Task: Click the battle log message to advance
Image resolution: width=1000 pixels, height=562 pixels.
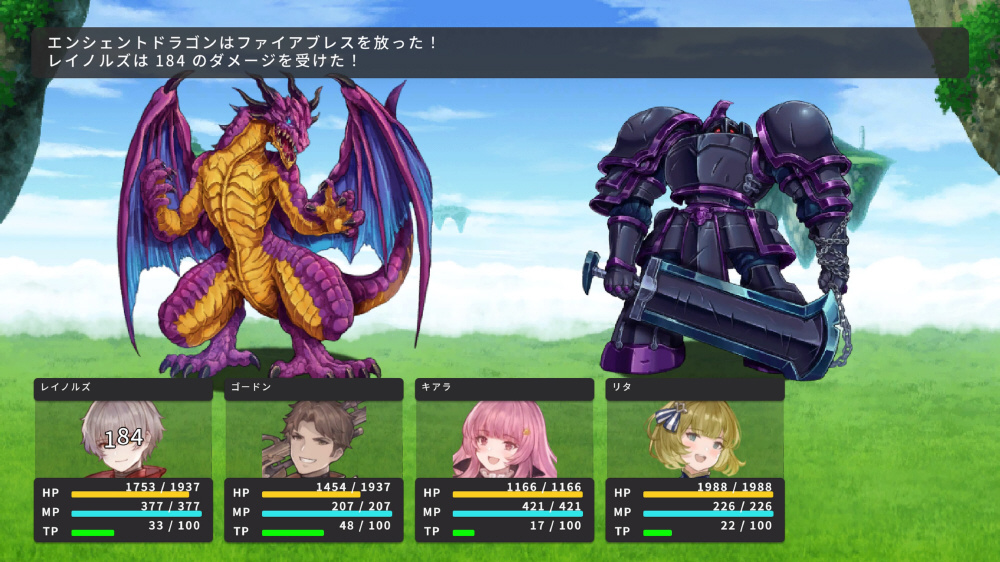Action: click(500, 52)
